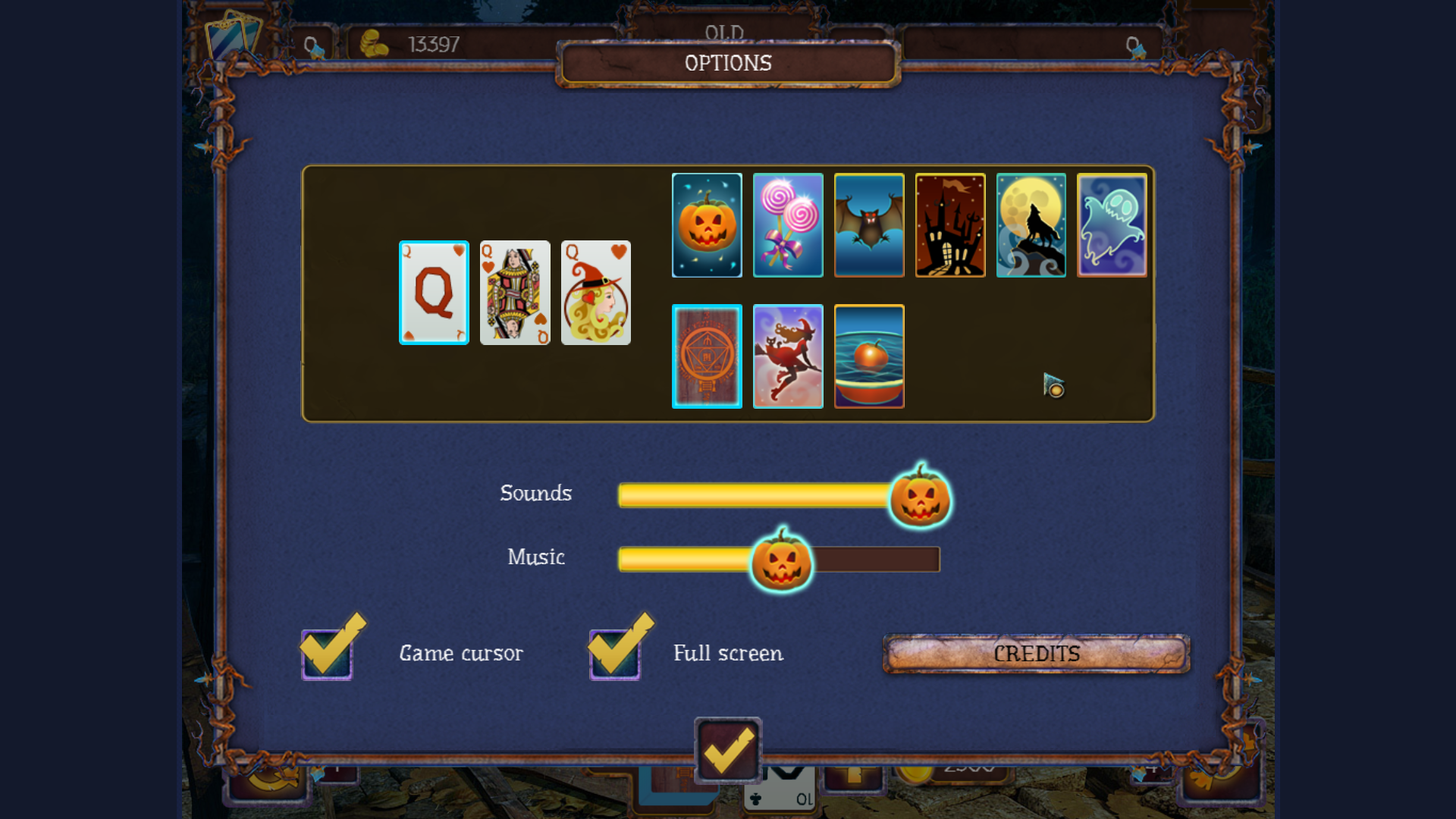
Task: Select the apple bobbing card back
Action: point(869,356)
